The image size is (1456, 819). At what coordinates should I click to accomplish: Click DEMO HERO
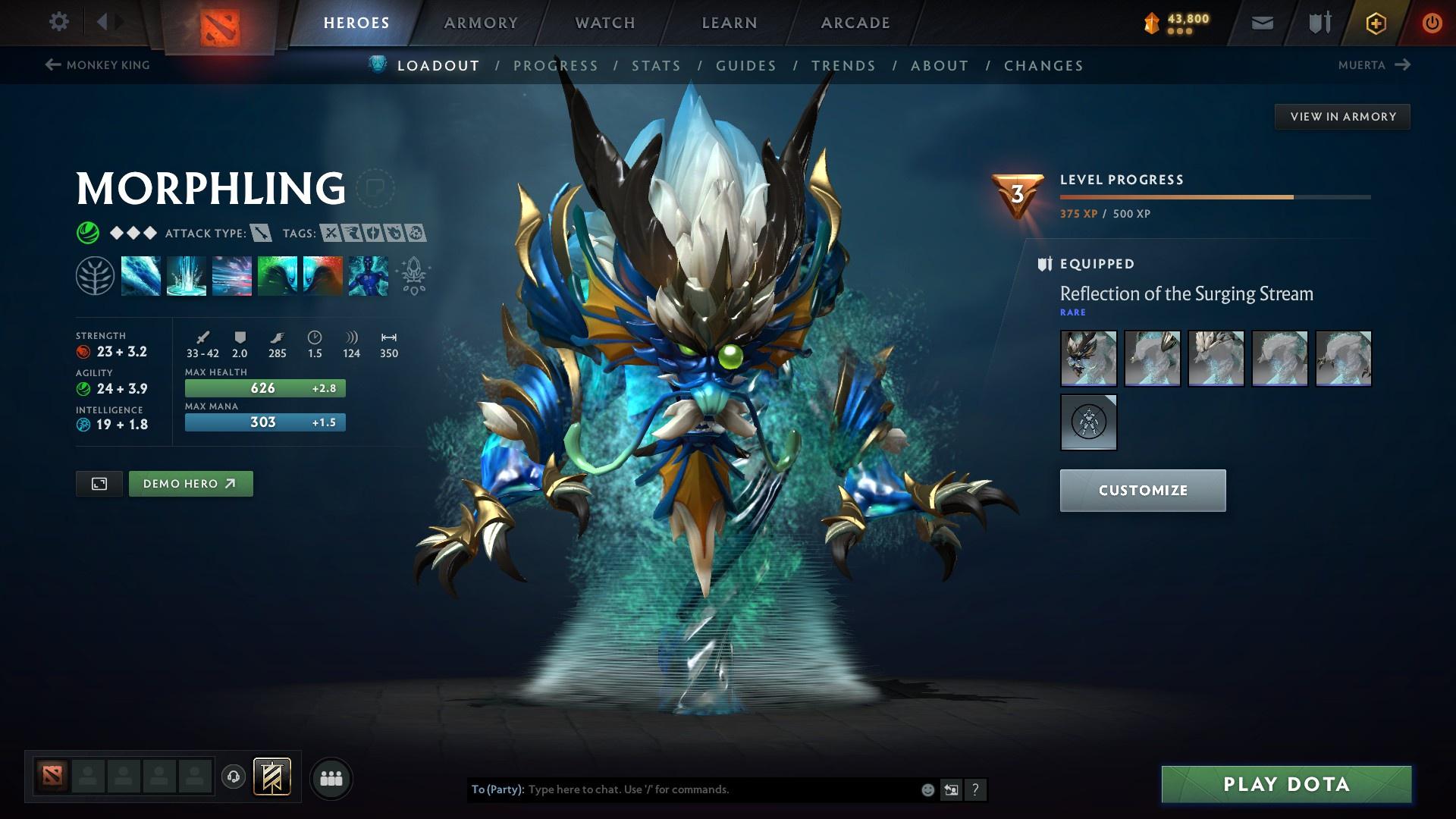[x=190, y=483]
